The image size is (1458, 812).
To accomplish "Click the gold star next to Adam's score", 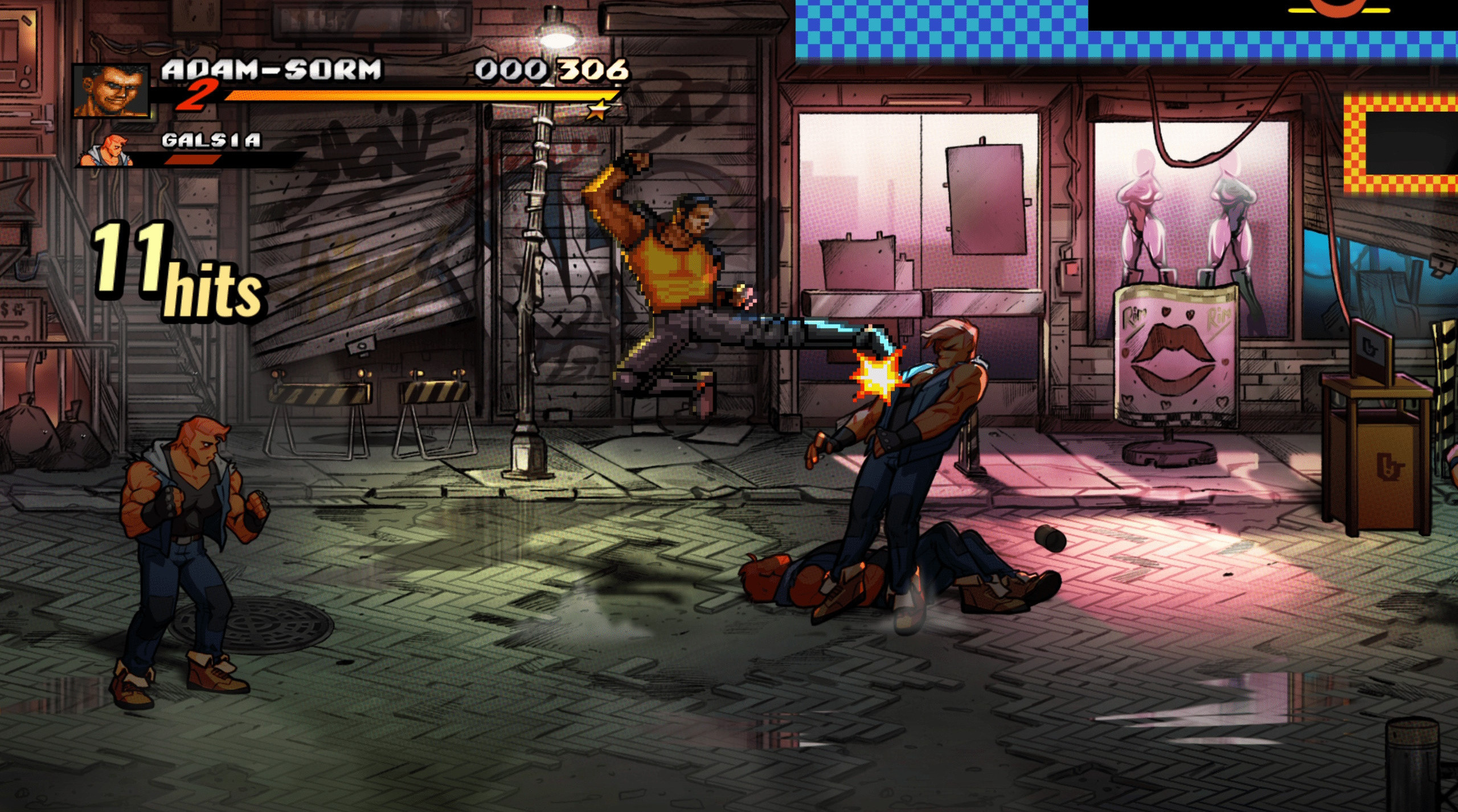I will pos(599,110).
